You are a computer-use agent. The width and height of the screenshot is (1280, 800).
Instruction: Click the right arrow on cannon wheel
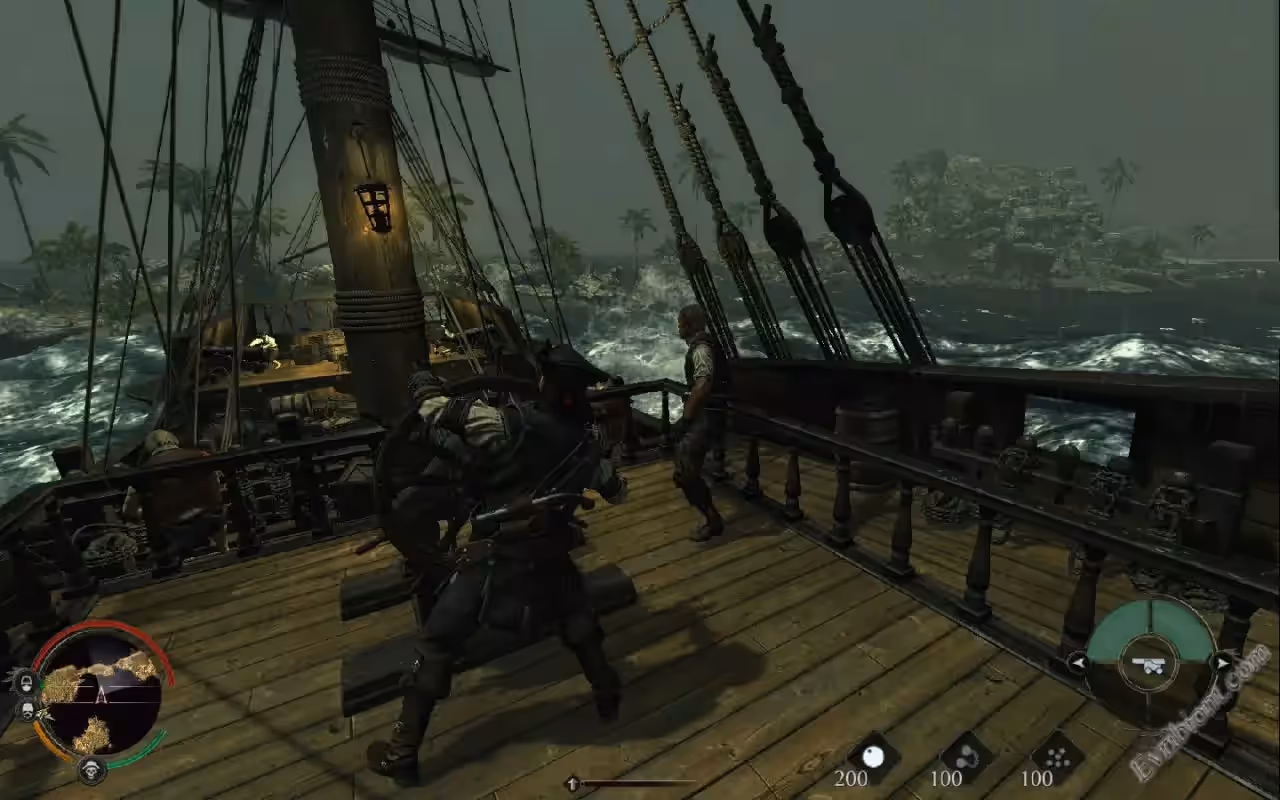click(1223, 662)
